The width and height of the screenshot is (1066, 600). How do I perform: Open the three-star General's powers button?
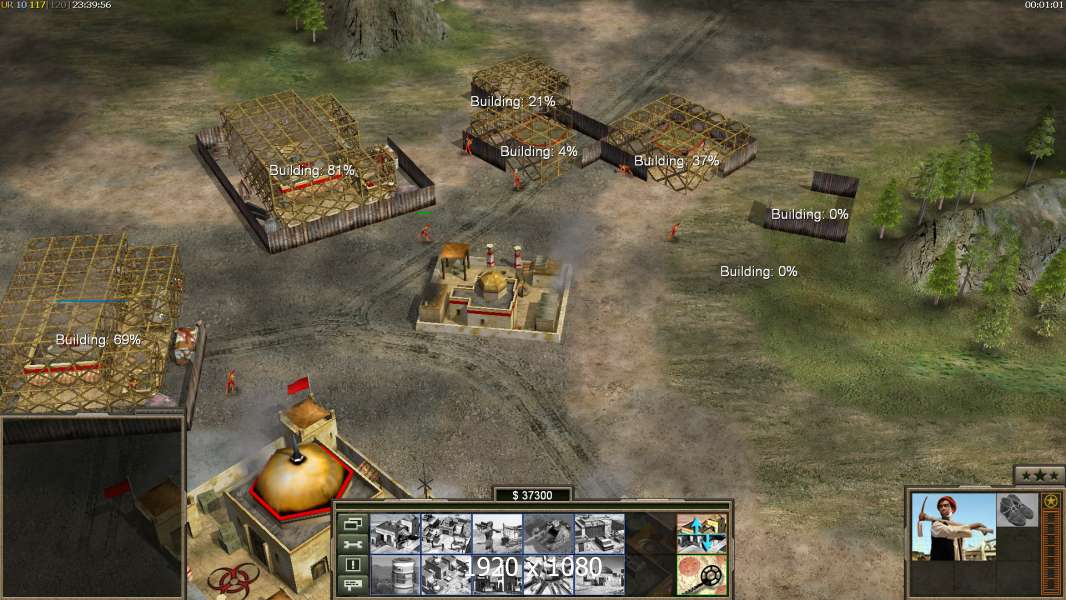(x=1039, y=475)
